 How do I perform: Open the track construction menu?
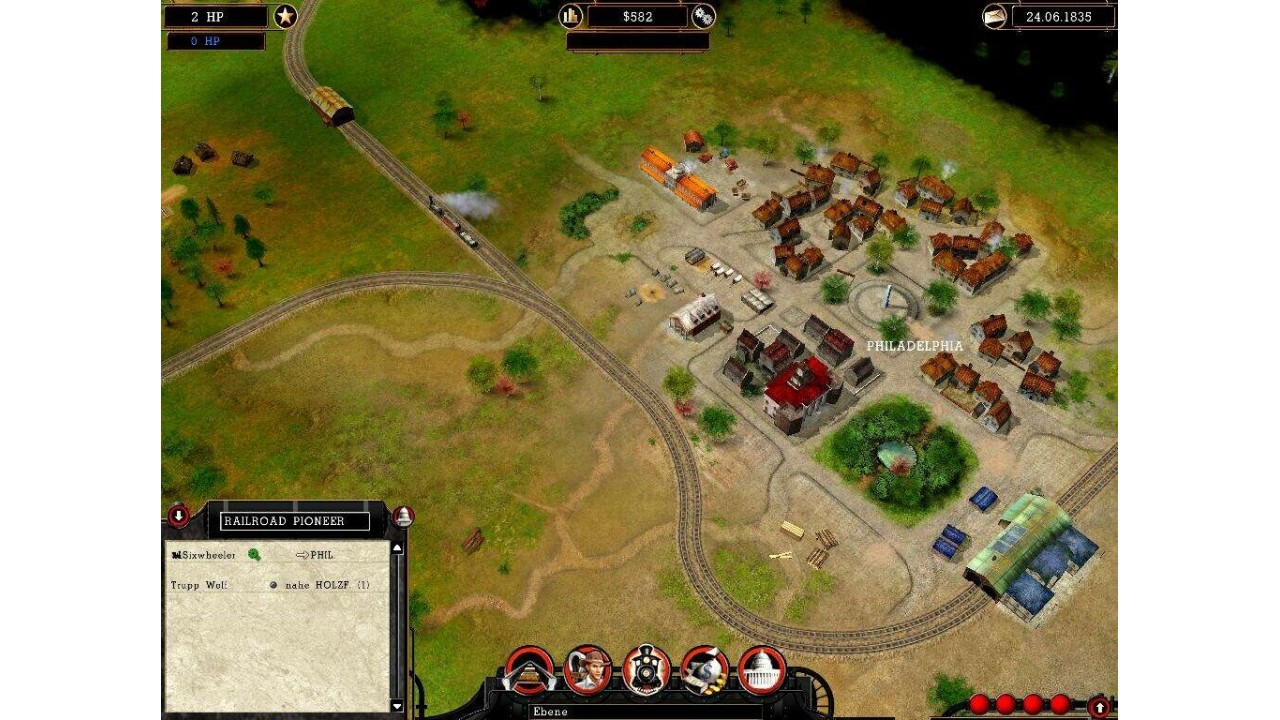(529, 670)
